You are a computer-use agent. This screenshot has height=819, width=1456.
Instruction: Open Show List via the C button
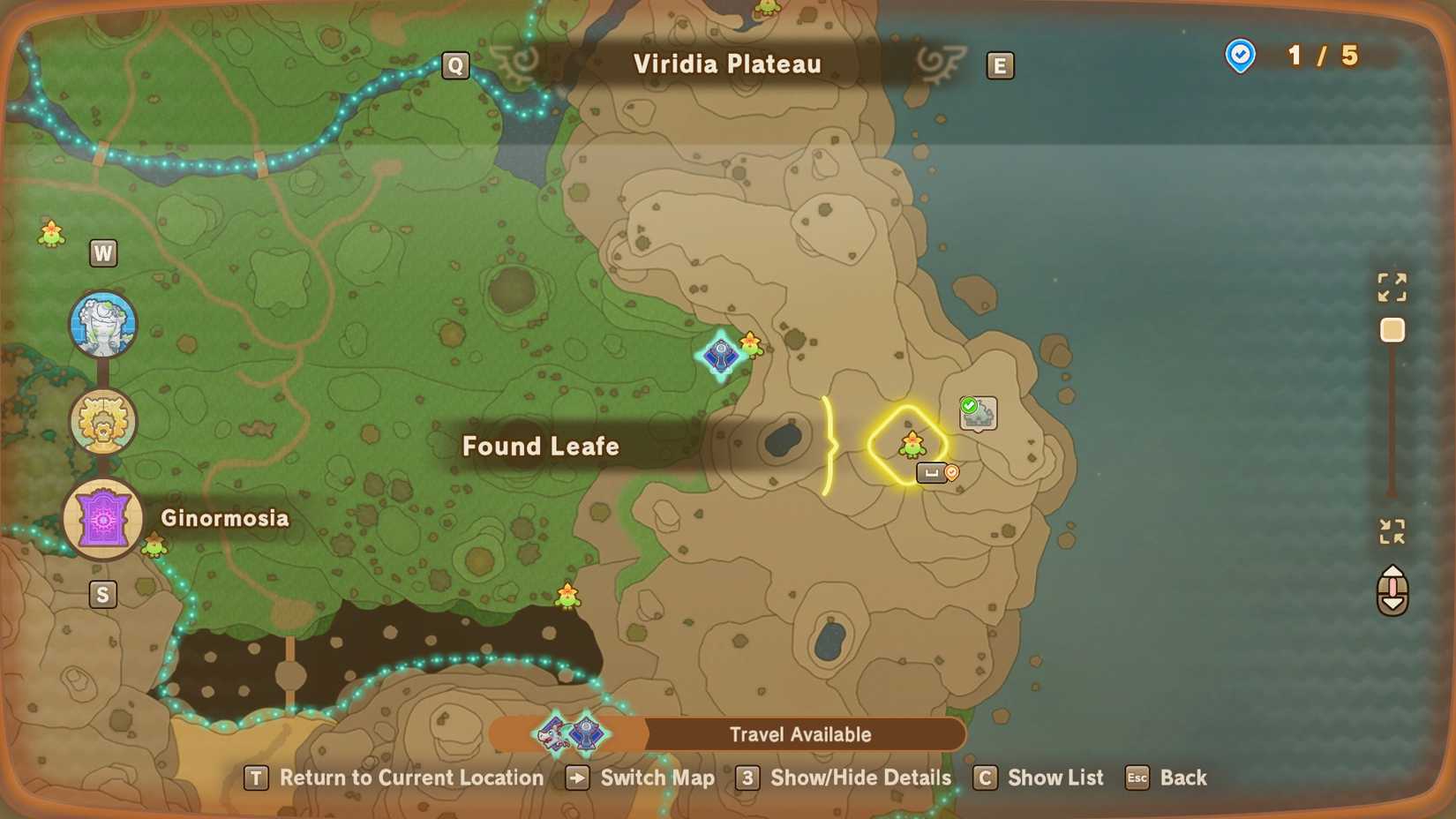click(x=985, y=778)
